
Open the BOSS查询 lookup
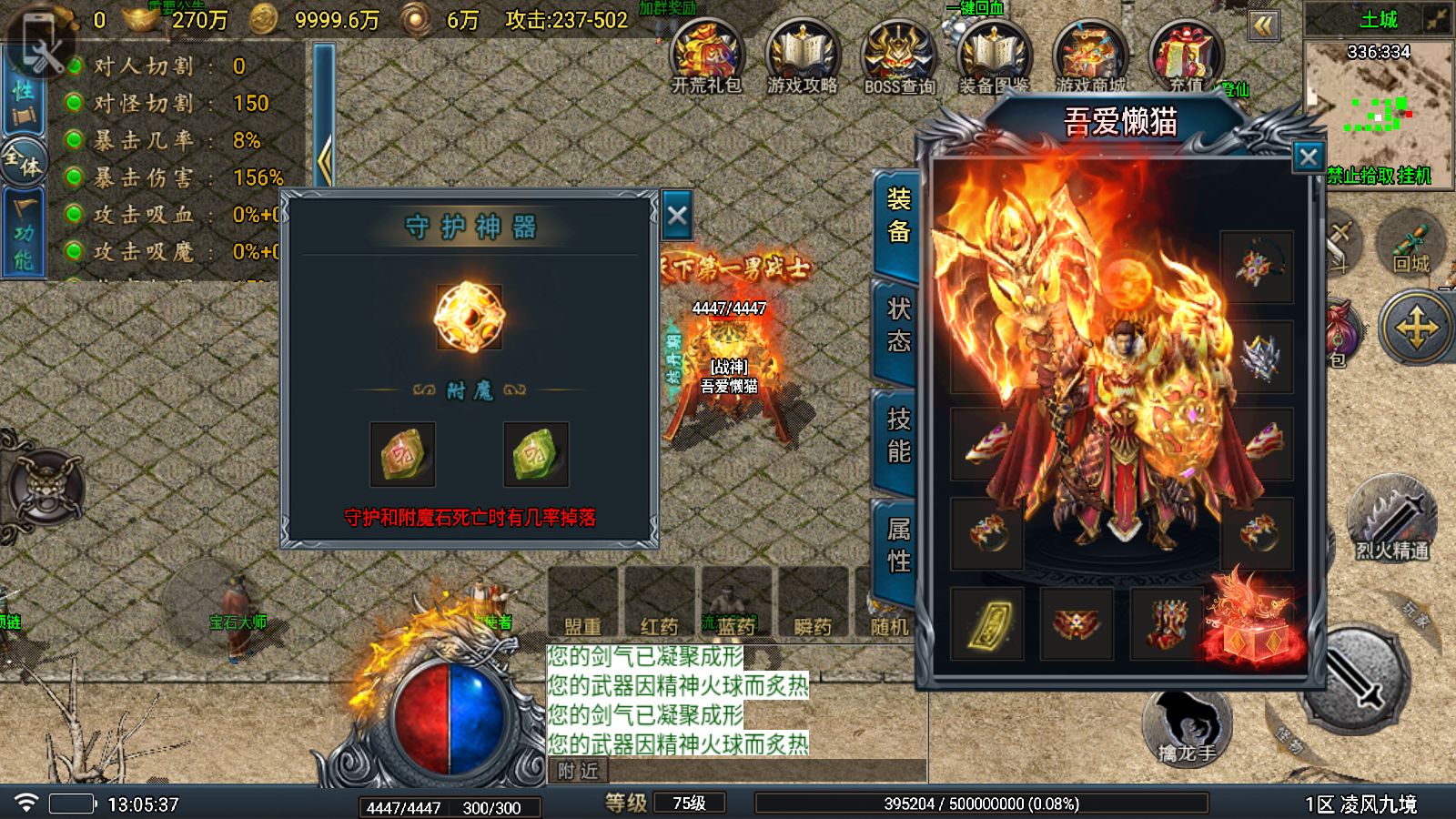point(898,56)
